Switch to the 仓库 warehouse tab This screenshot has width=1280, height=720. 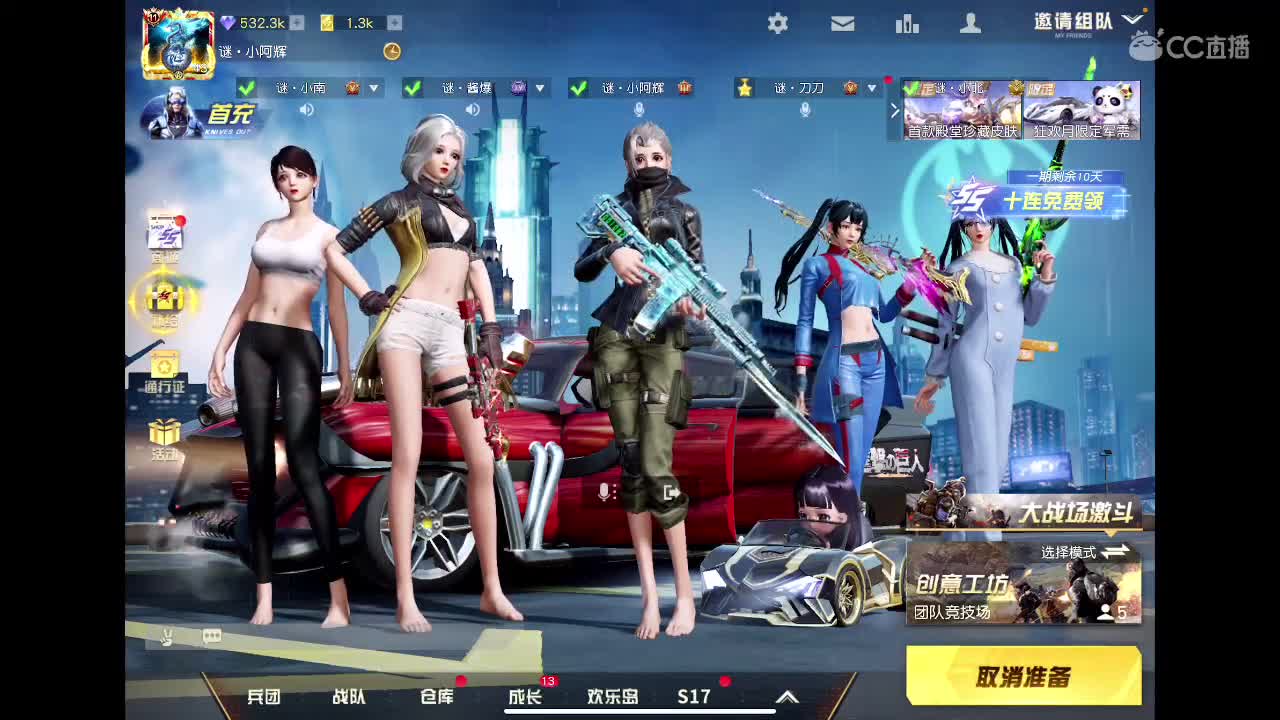pos(438,697)
